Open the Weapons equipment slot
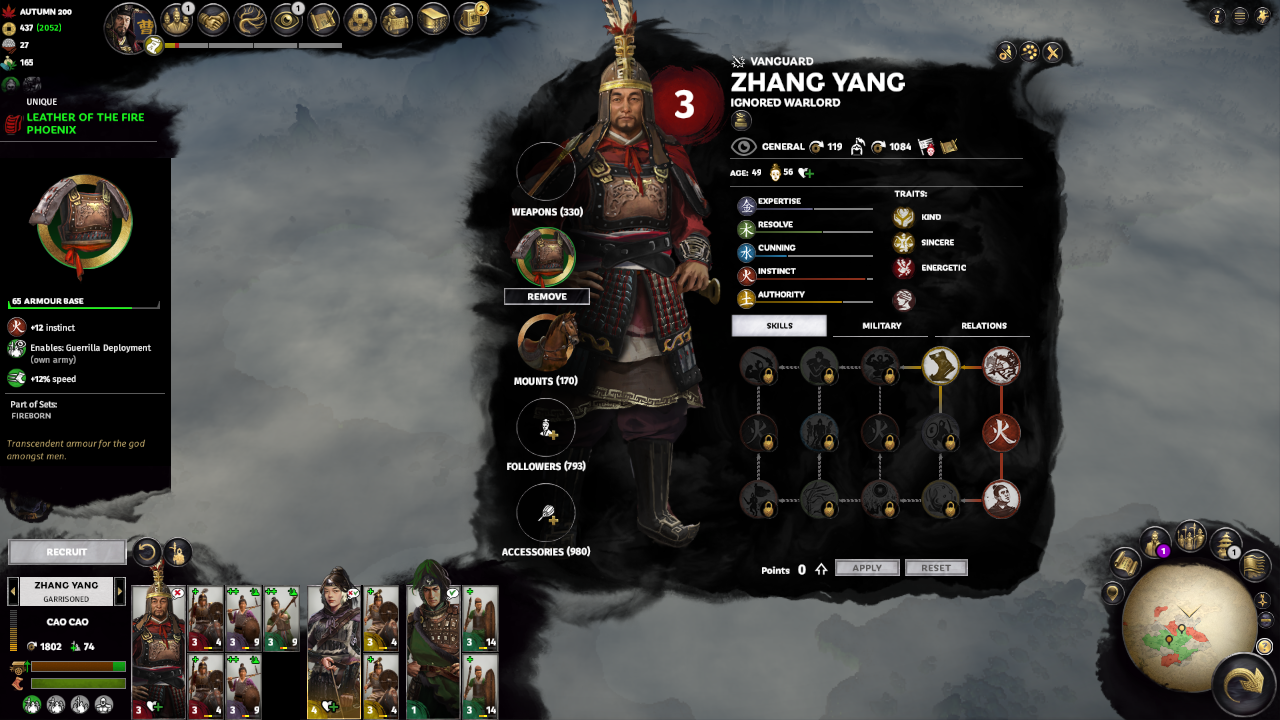Screen dimensions: 1280x720 coord(546,171)
